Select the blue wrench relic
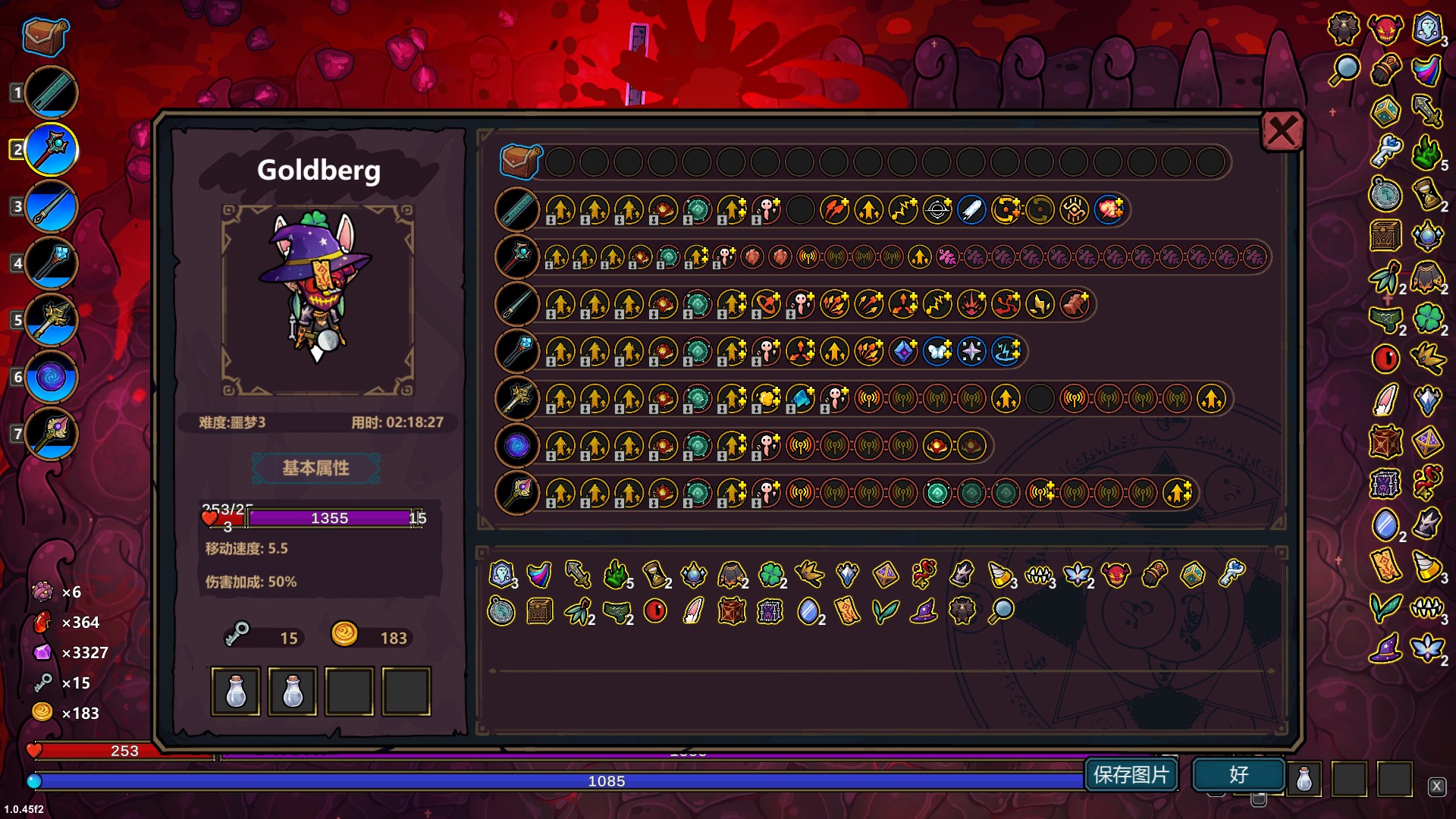1456x819 pixels. (x=1232, y=573)
